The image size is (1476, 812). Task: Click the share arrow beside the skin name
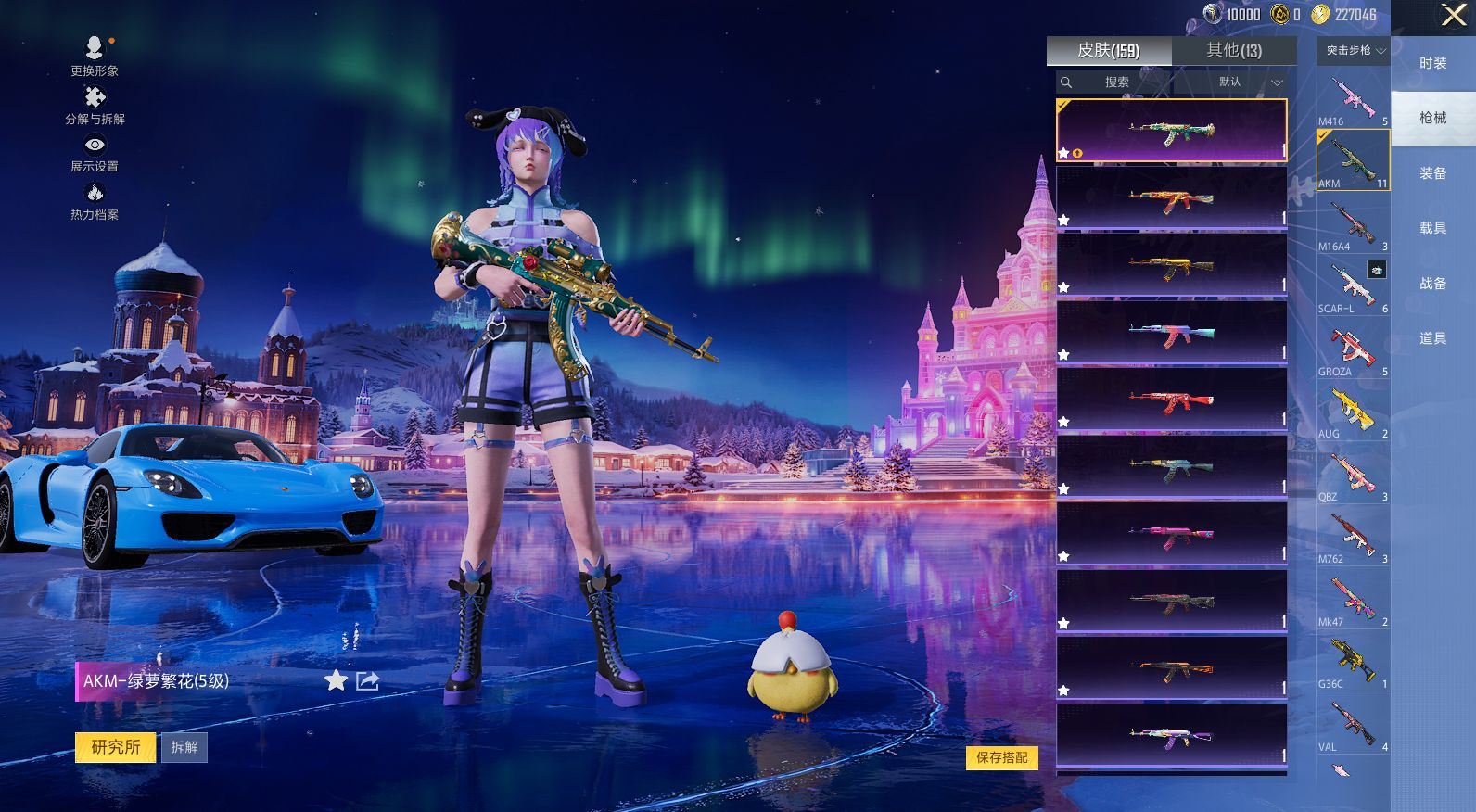click(367, 681)
